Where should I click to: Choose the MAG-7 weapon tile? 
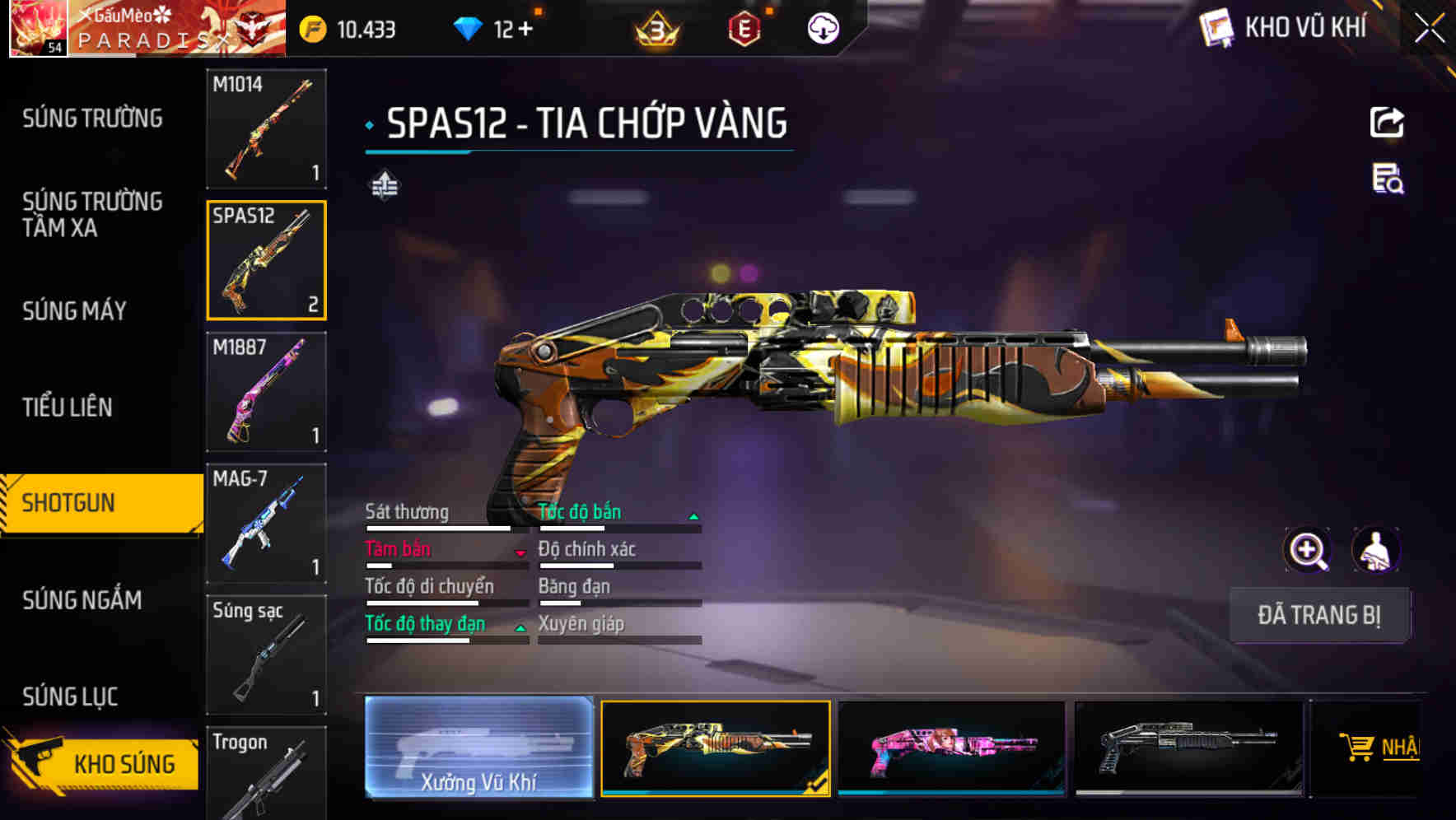[x=266, y=524]
